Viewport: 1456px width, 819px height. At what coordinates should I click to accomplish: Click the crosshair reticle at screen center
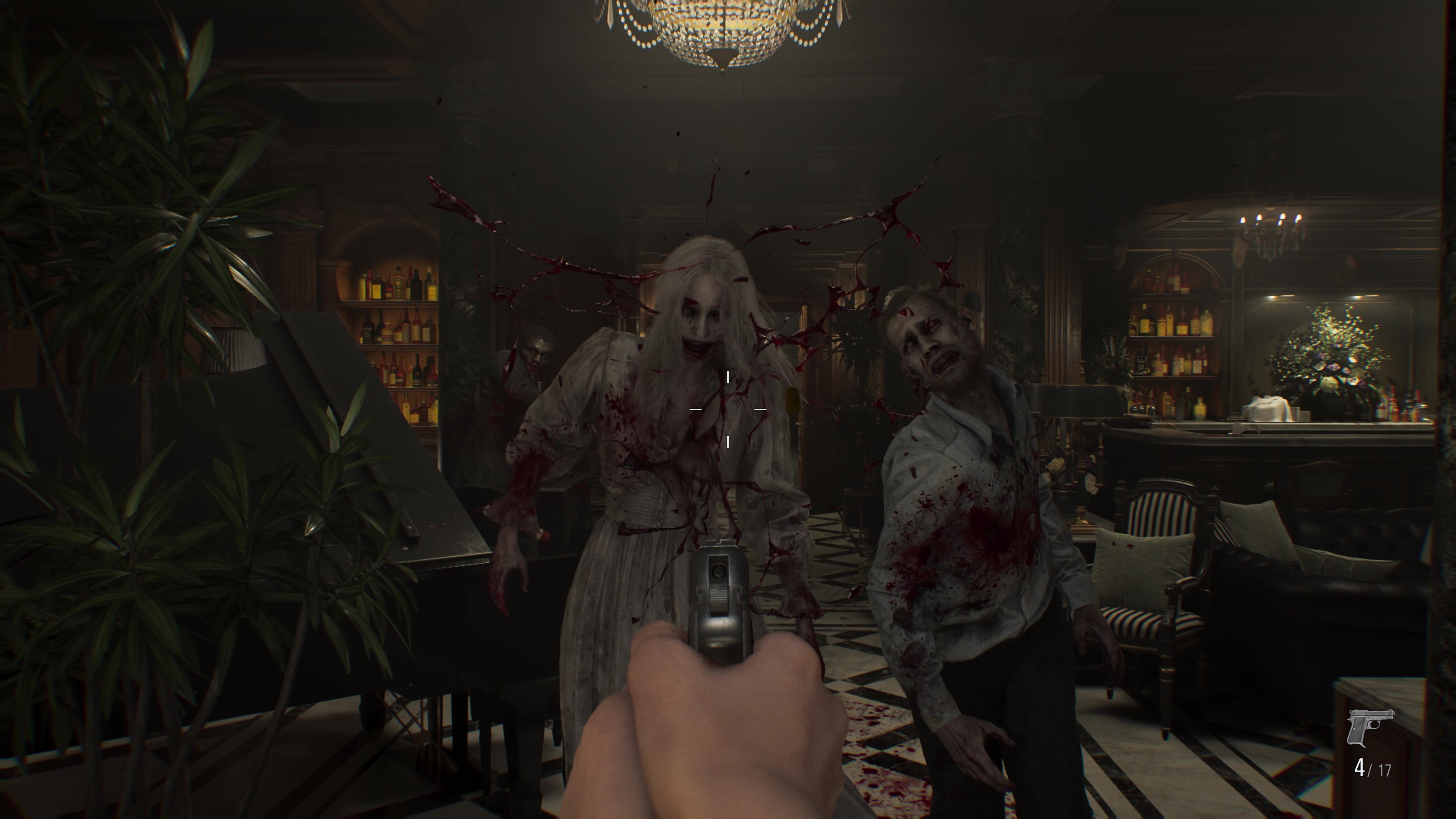click(x=728, y=409)
